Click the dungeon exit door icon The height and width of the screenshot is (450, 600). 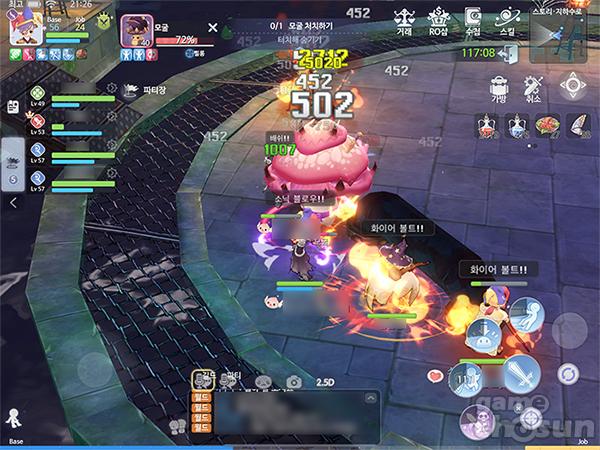(512, 53)
